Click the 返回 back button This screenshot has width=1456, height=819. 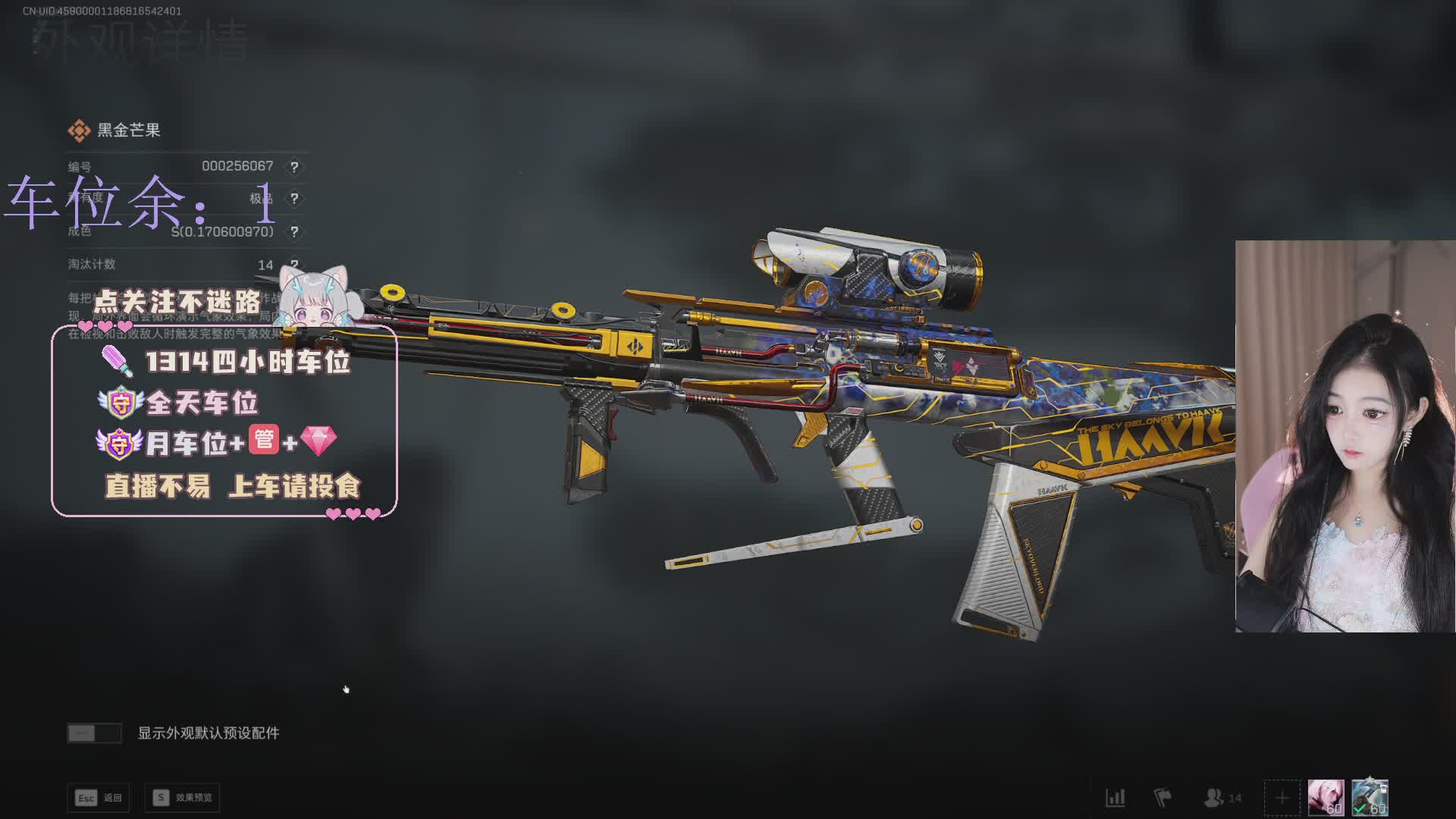99,798
